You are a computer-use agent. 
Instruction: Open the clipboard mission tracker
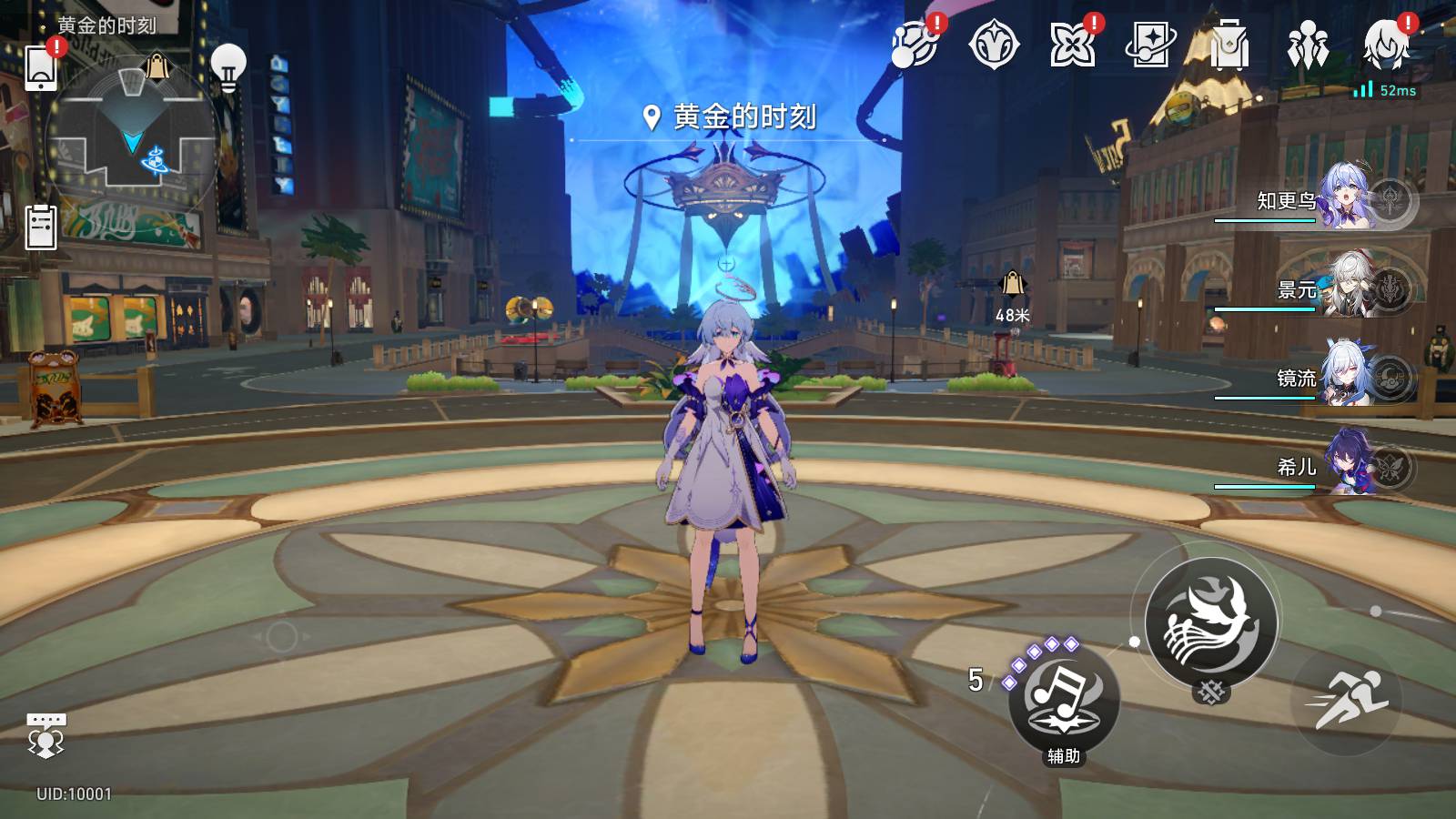(x=41, y=227)
